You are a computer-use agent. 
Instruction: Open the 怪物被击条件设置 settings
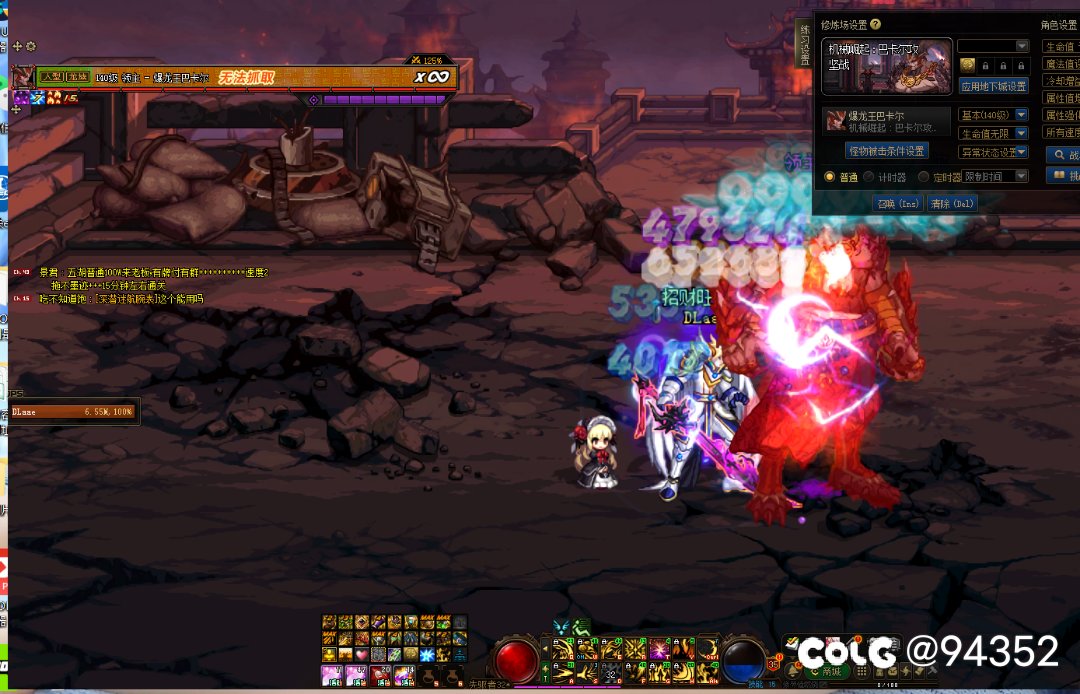(x=886, y=151)
